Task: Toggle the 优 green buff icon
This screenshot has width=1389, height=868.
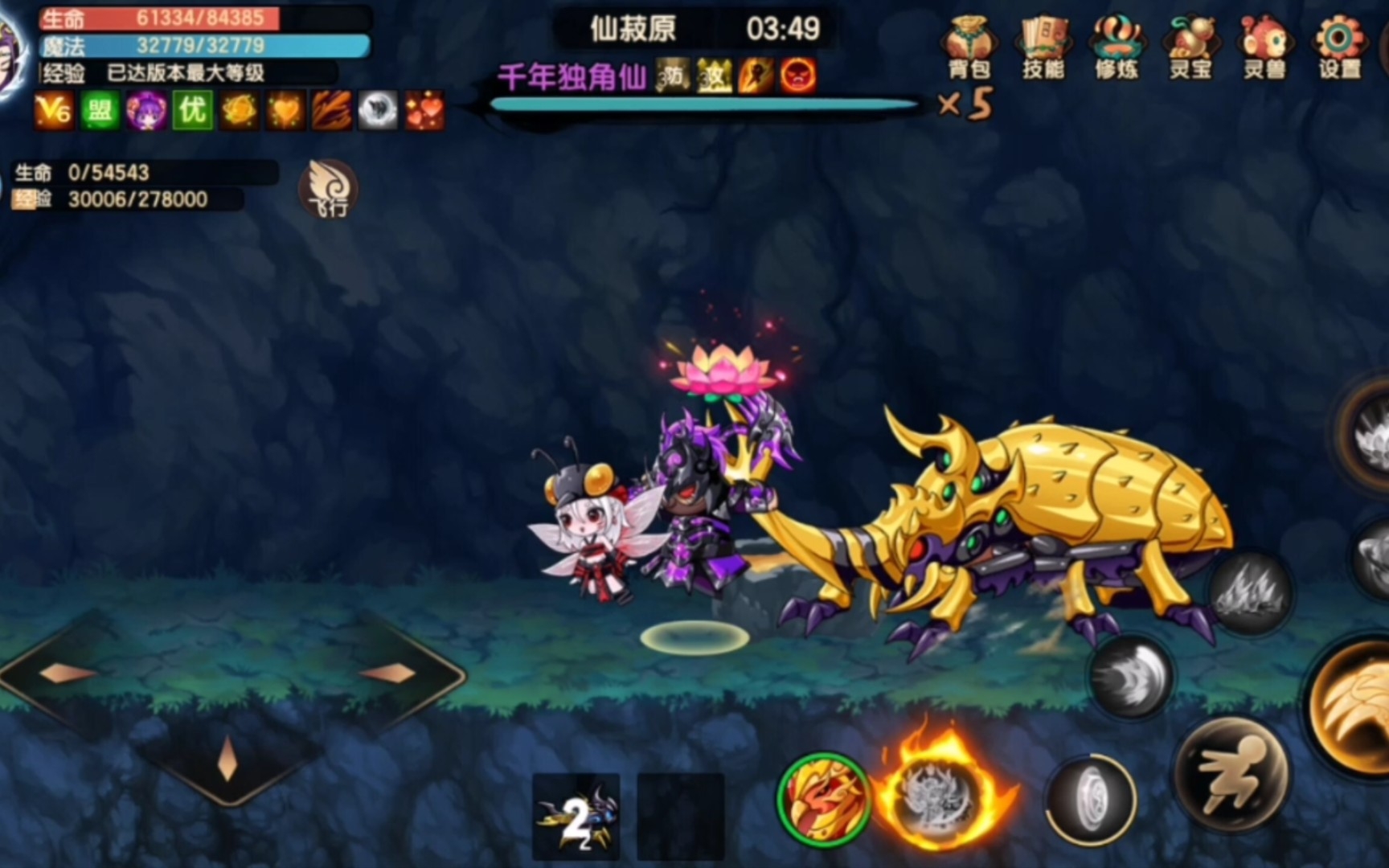Action: coord(193,113)
